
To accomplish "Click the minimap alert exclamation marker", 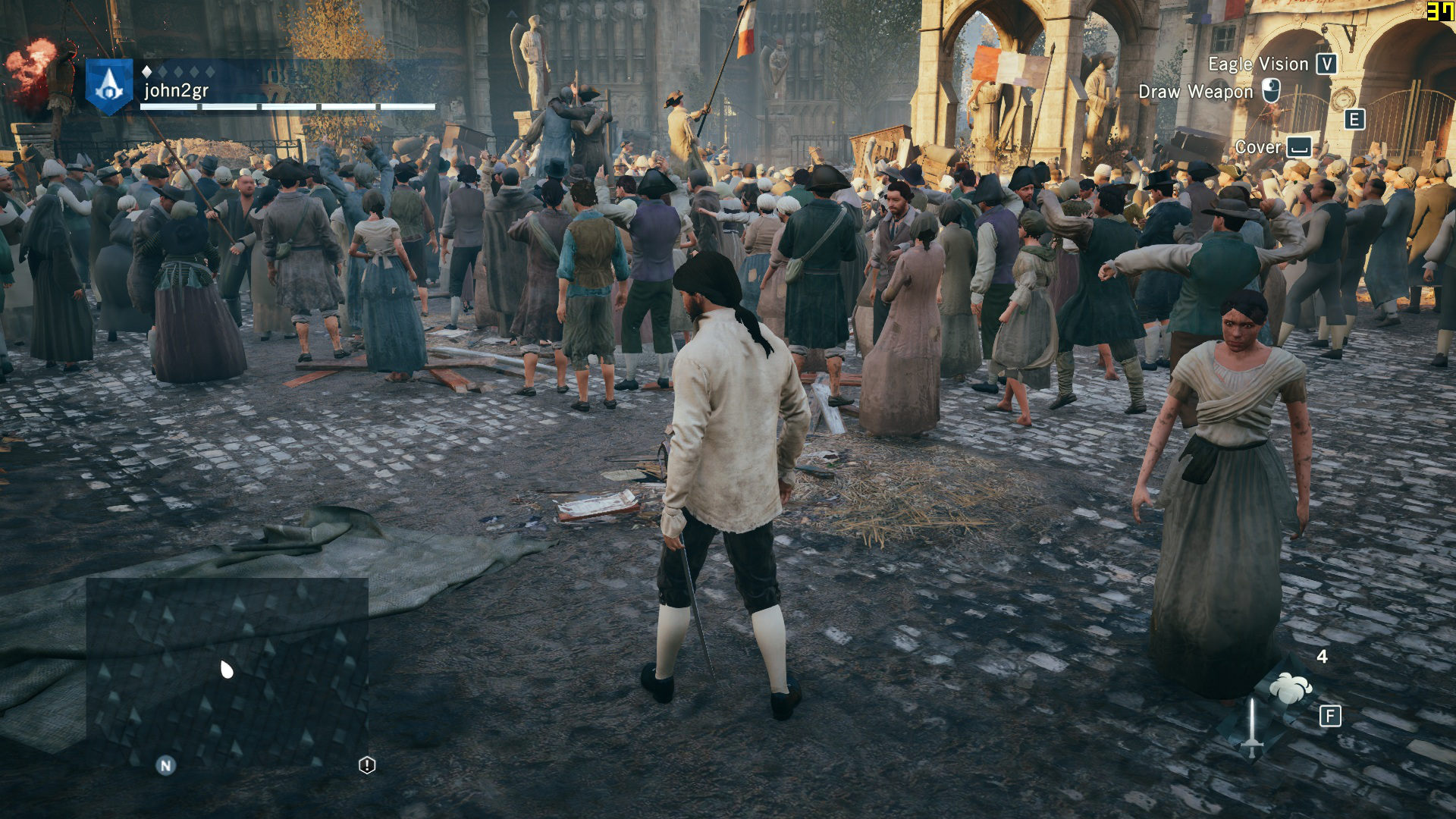I will point(367,765).
